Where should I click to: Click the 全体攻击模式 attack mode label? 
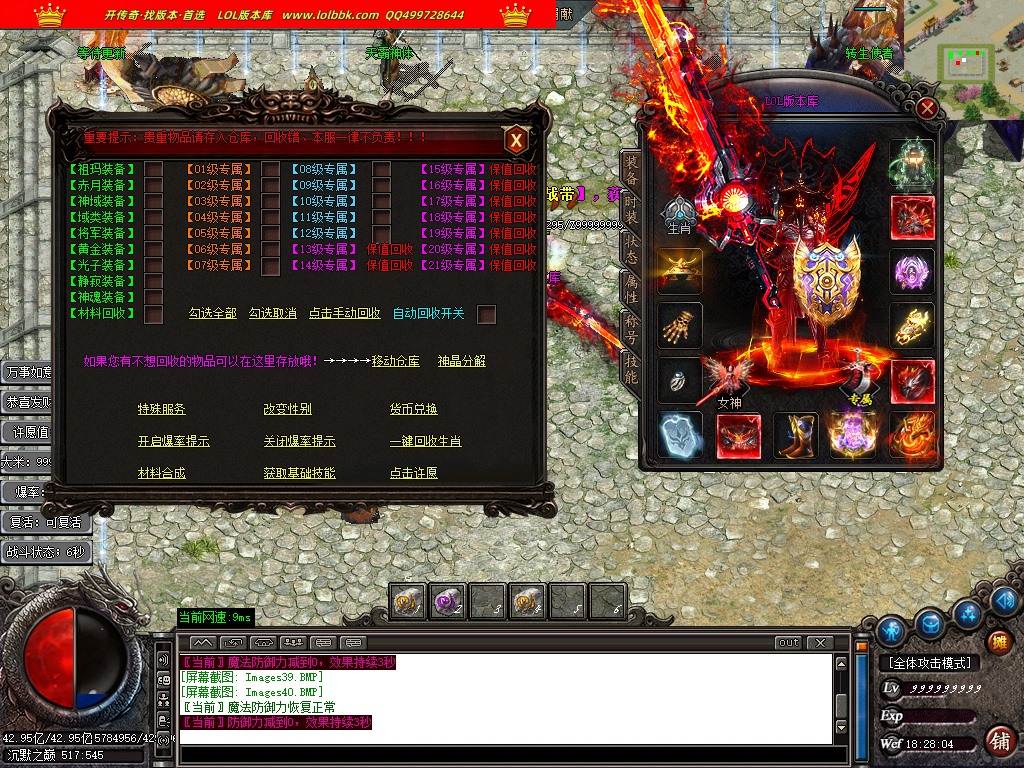pyautogui.click(x=928, y=662)
